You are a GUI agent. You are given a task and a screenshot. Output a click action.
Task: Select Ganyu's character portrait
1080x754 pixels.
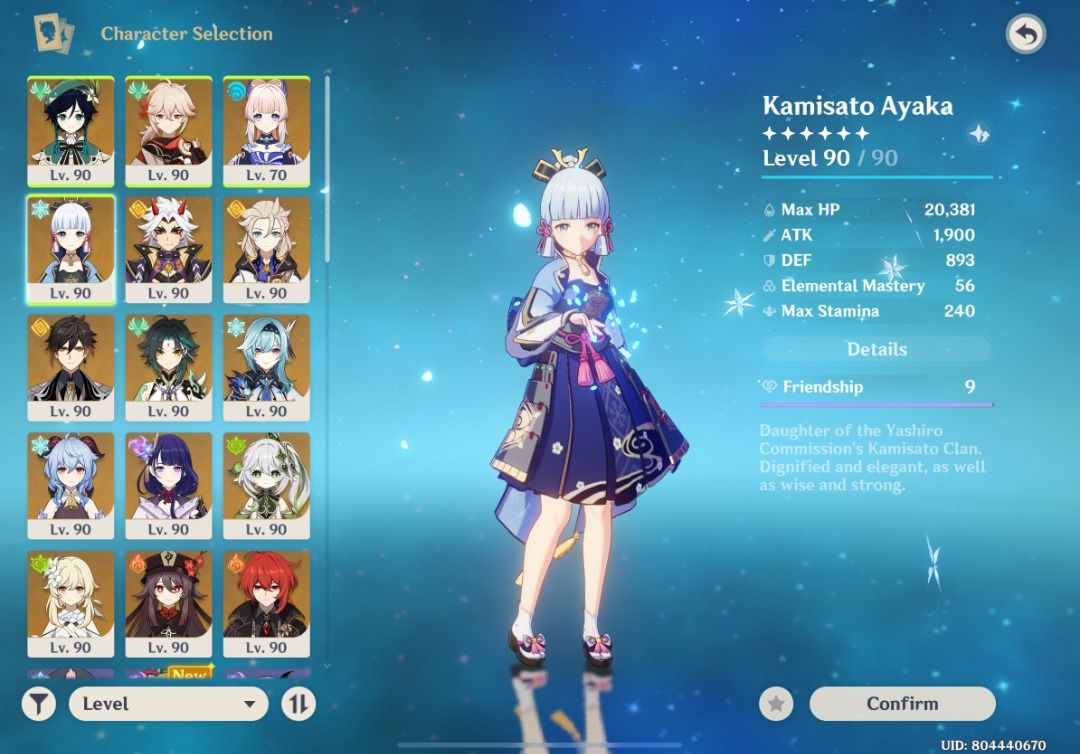(x=70, y=485)
